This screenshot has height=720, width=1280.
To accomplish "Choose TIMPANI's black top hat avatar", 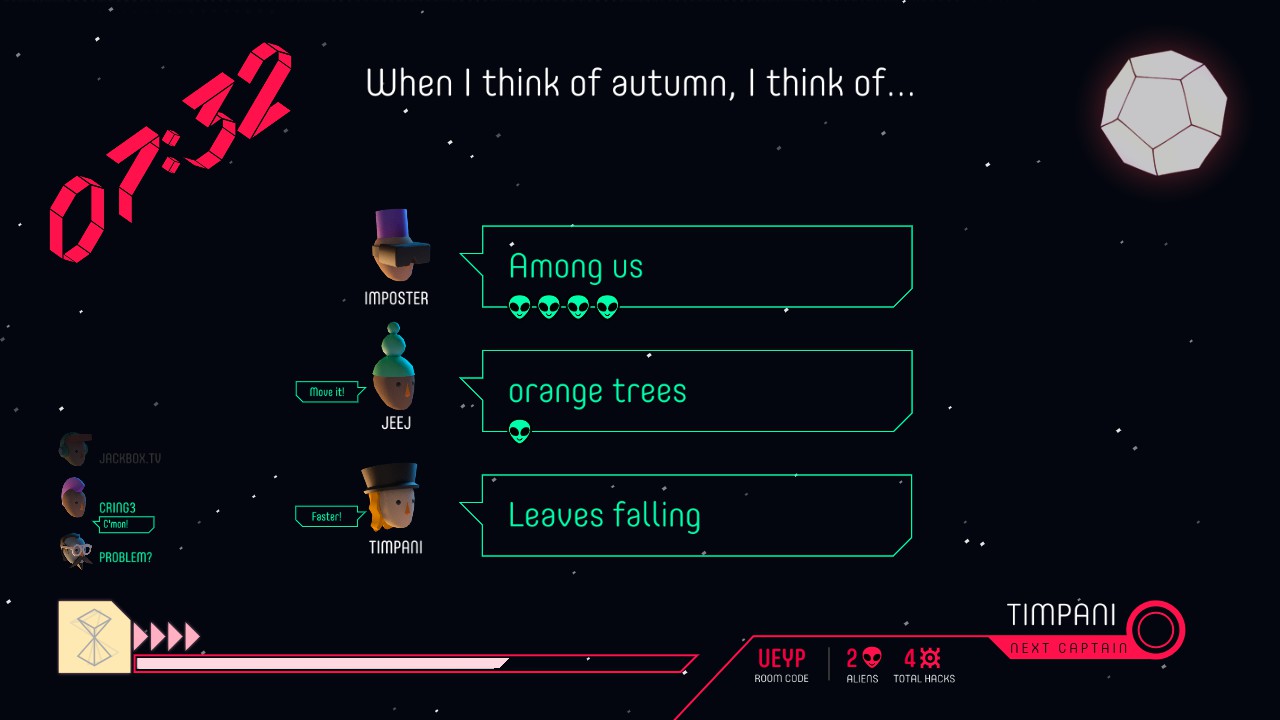I will coord(391,497).
